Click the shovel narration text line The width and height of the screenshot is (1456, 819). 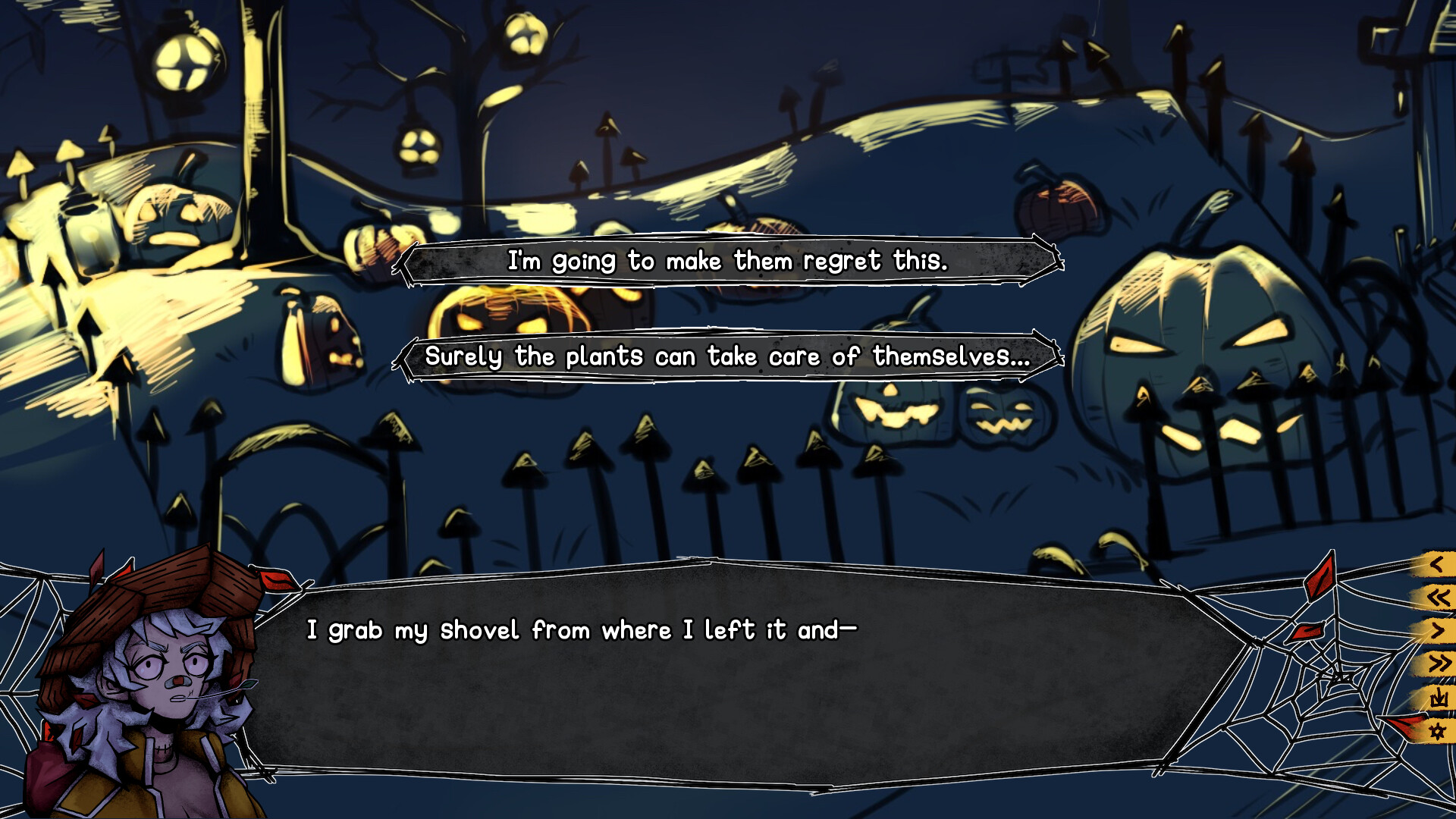582,629
